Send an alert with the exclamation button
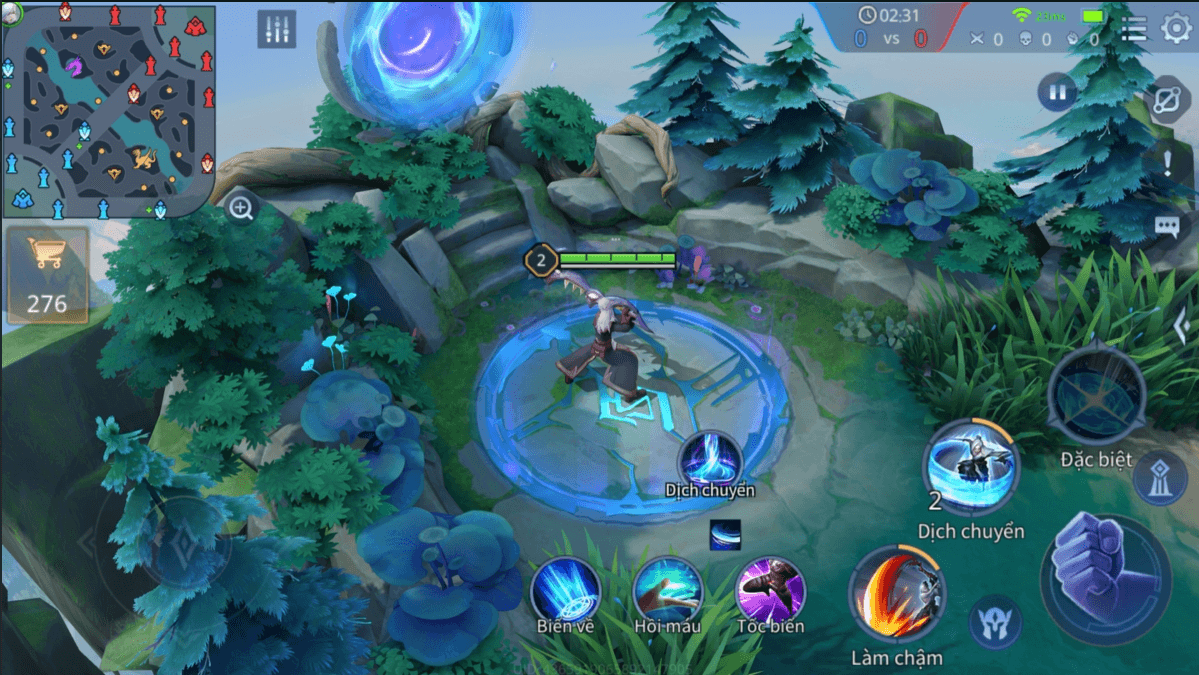1199x675 pixels. pos(1167,162)
